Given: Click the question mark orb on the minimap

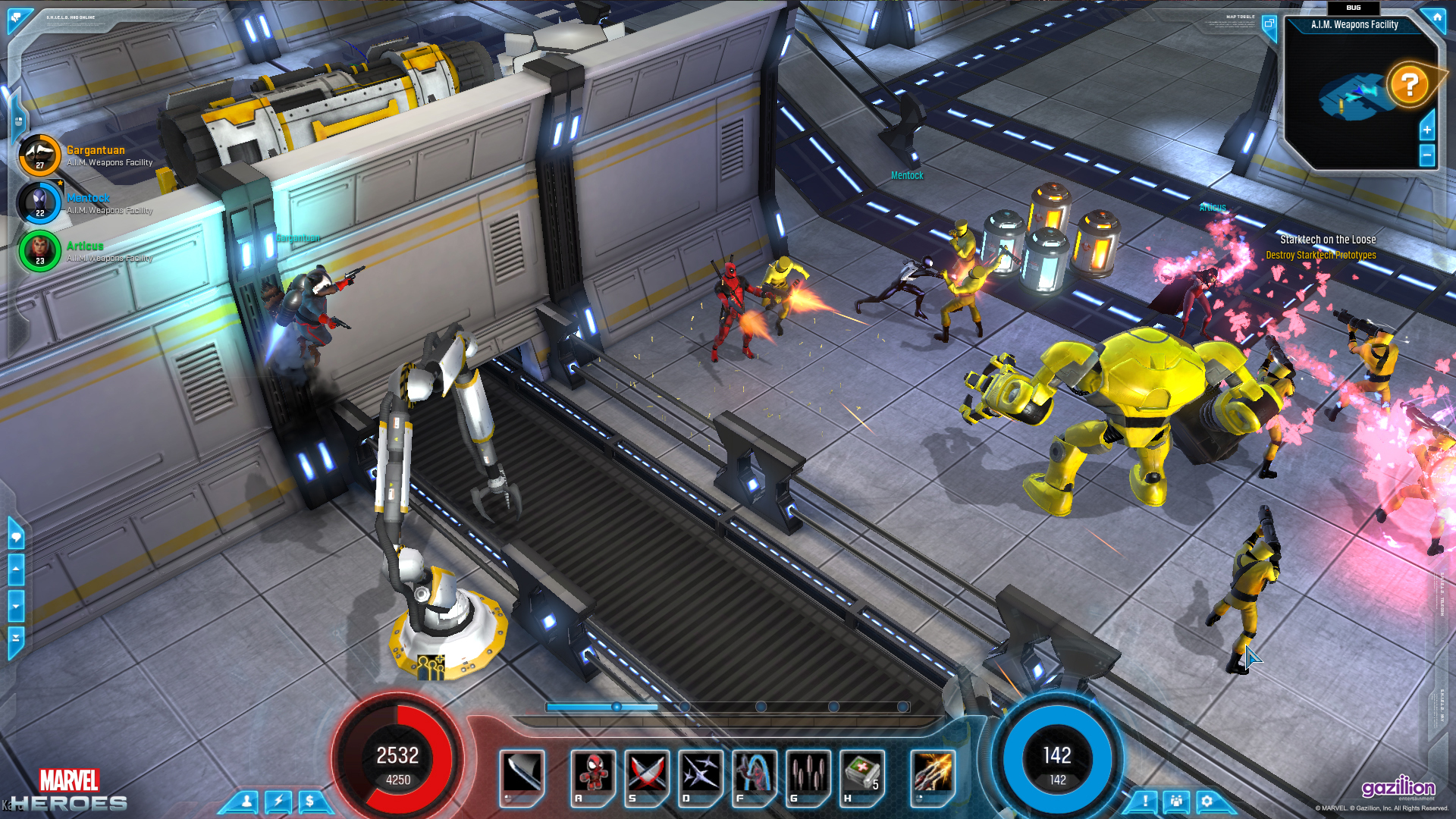Looking at the screenshot, I should click(x=1409, y=85).
